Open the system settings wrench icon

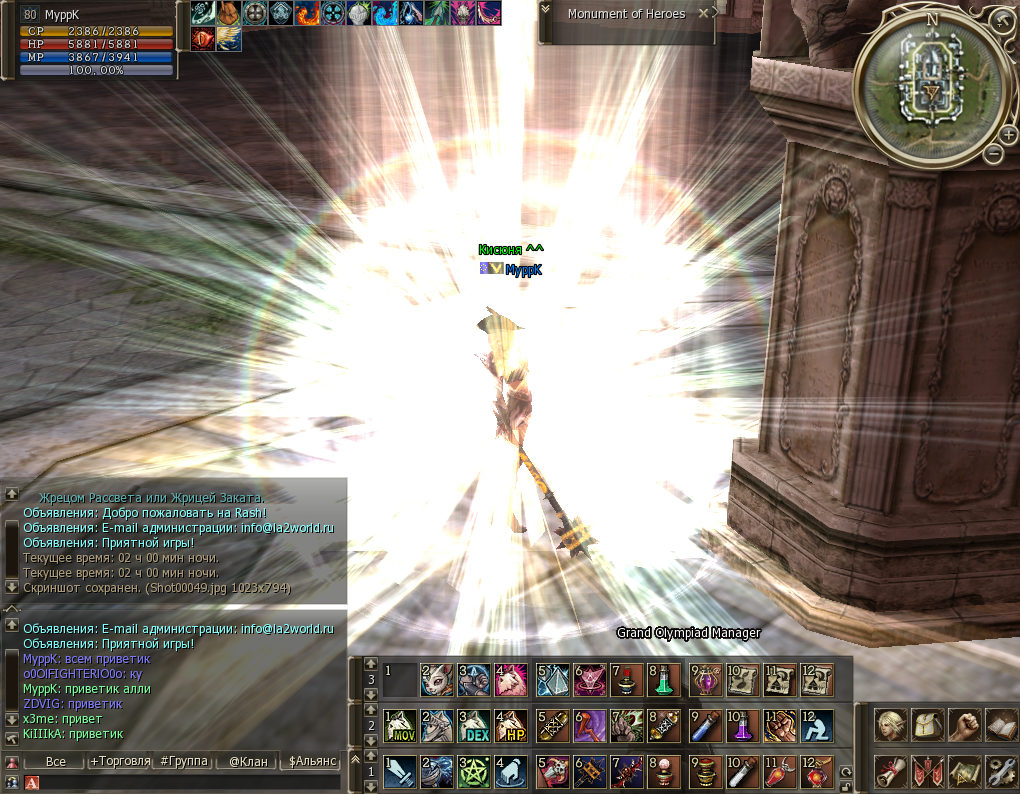pyautogui.click(x=1000, y=770)
